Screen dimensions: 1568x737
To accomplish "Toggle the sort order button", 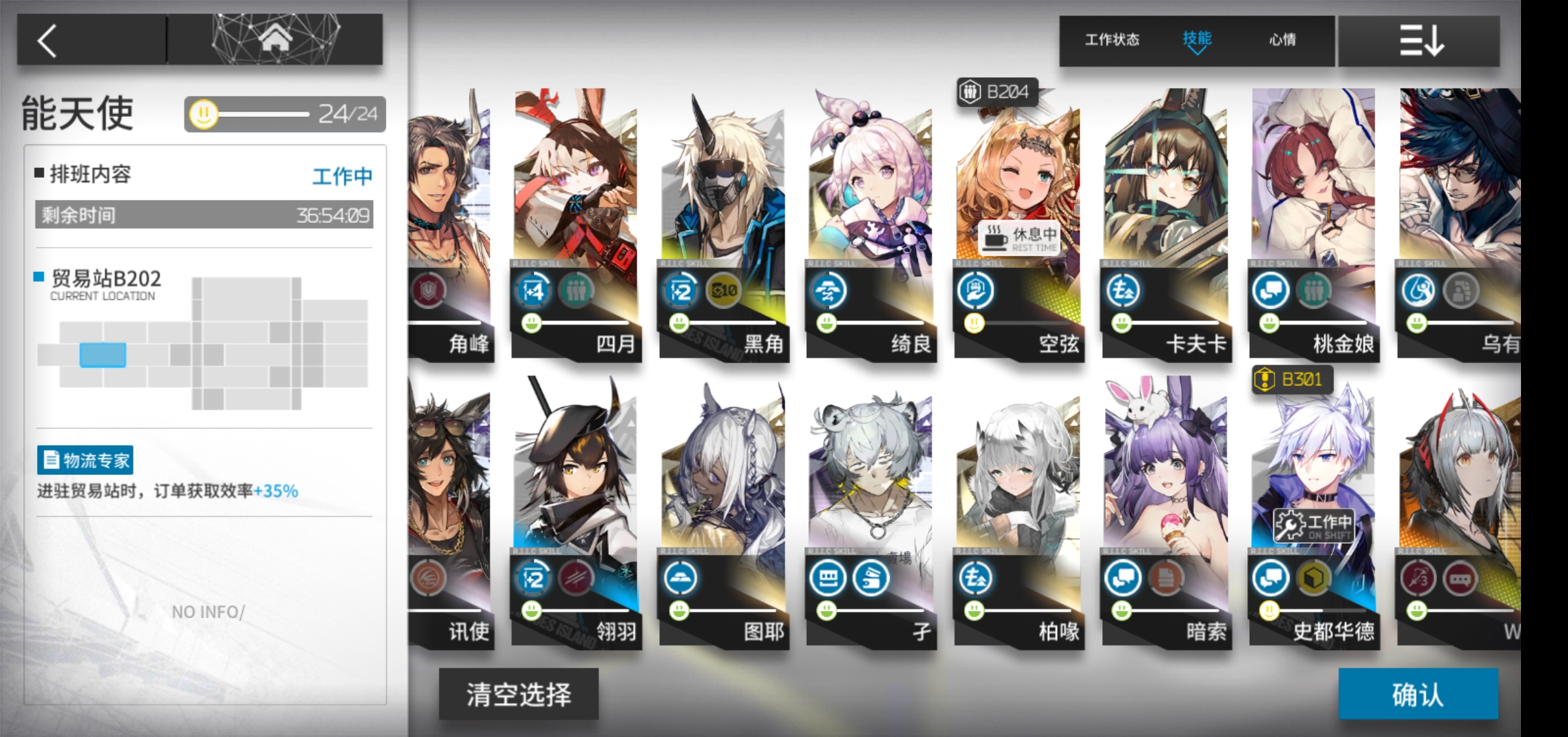I will [x=1420, y=41].
